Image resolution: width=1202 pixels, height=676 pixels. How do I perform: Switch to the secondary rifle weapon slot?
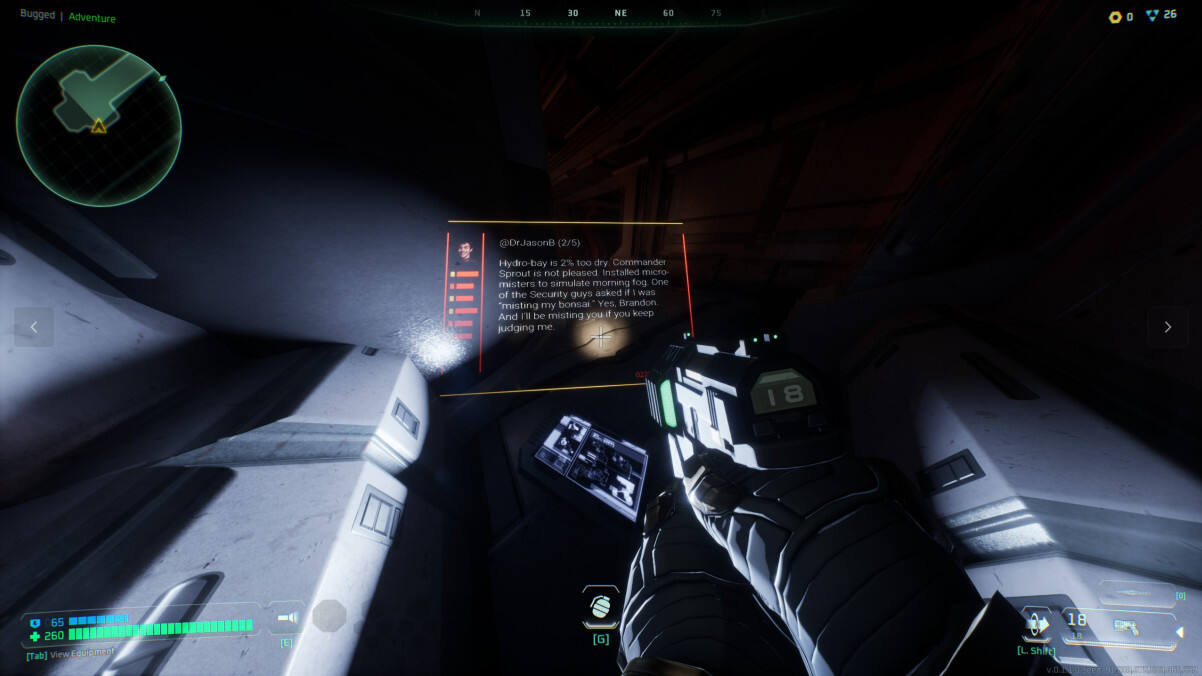(x=1137, y=594)
